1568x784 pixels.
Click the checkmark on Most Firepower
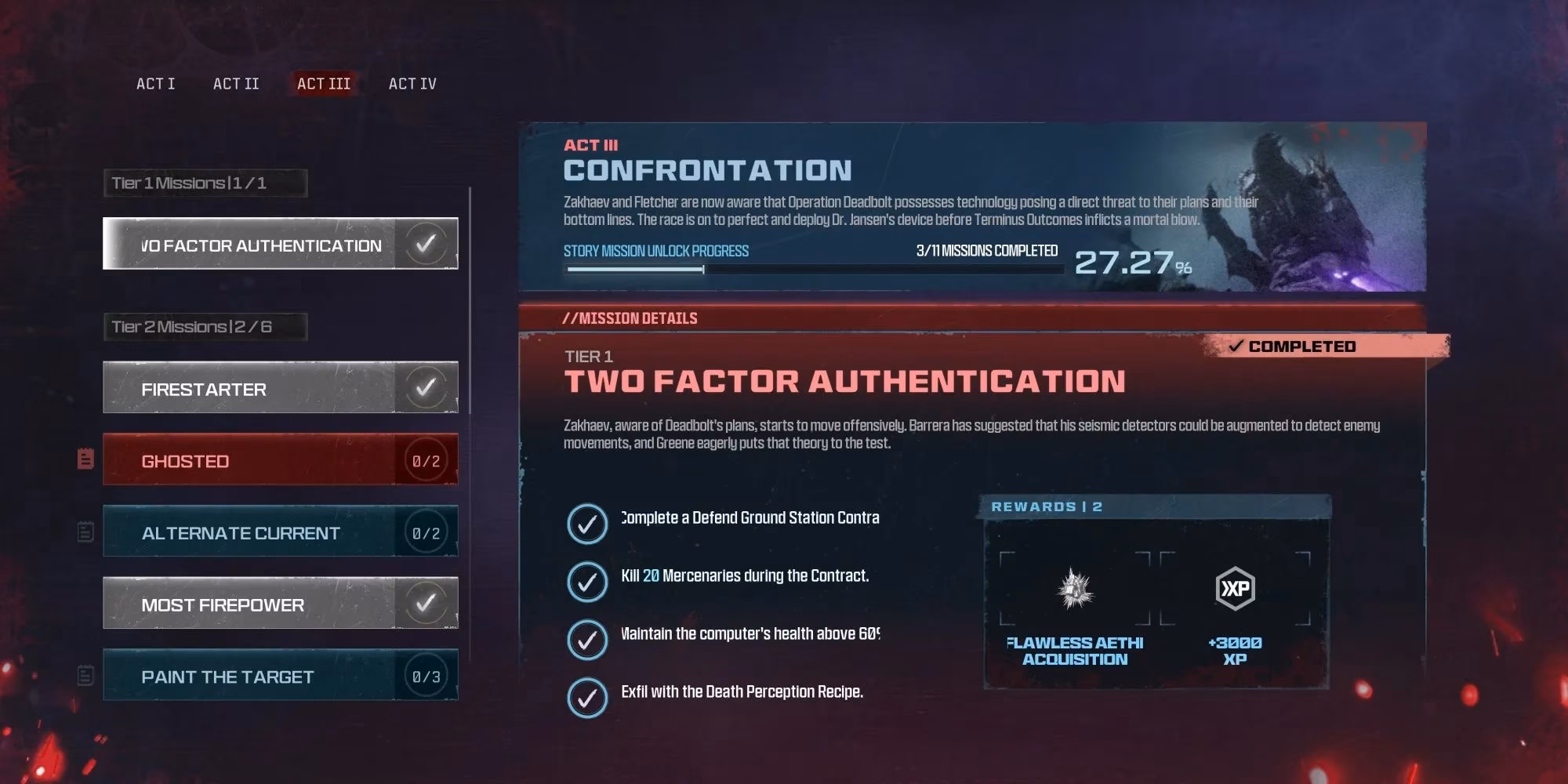426,602
